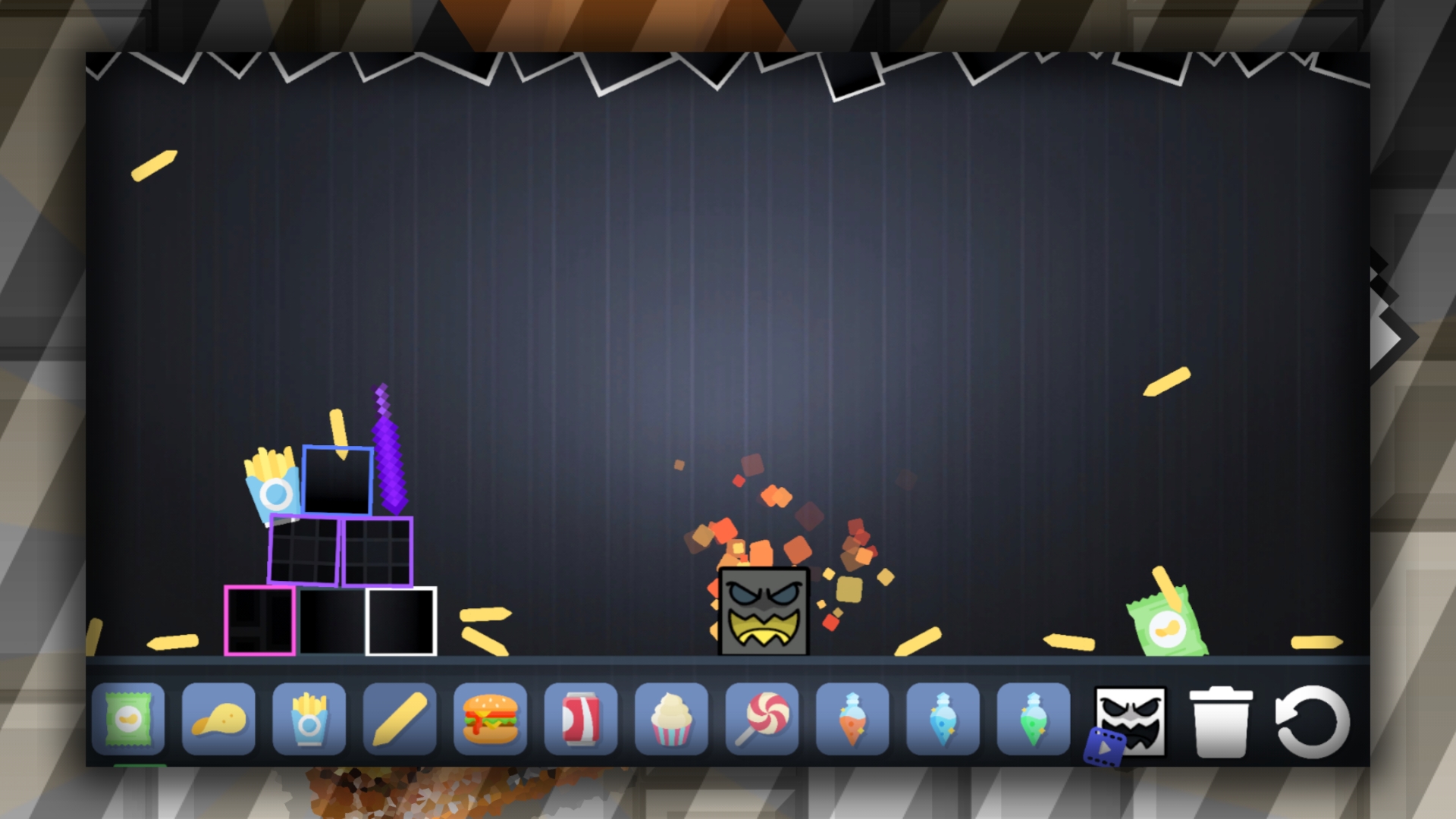
Task: Open the angry boss face with video icon
Action: point(1130,720)
